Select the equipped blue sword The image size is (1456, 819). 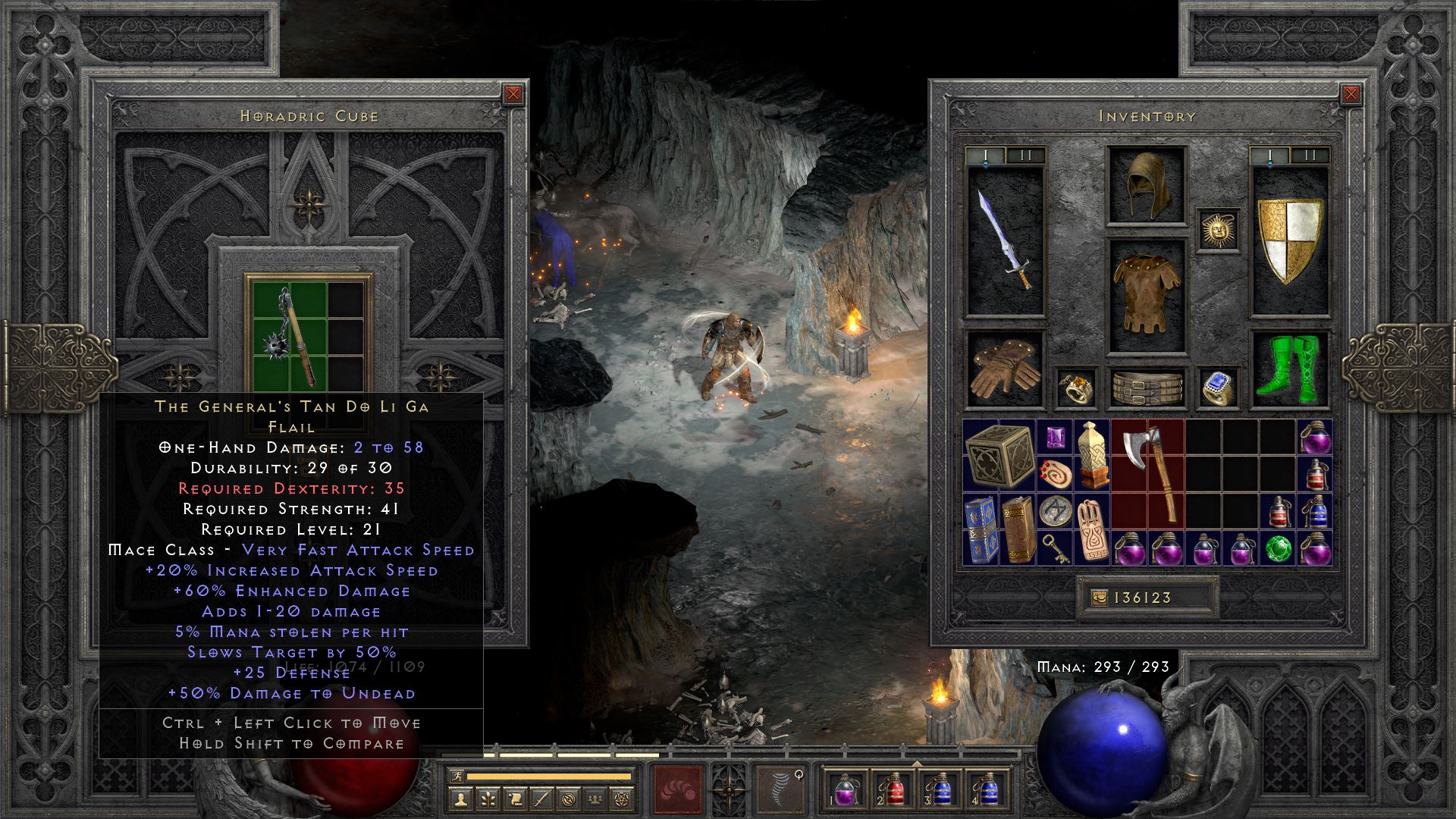coord(1005,241)
